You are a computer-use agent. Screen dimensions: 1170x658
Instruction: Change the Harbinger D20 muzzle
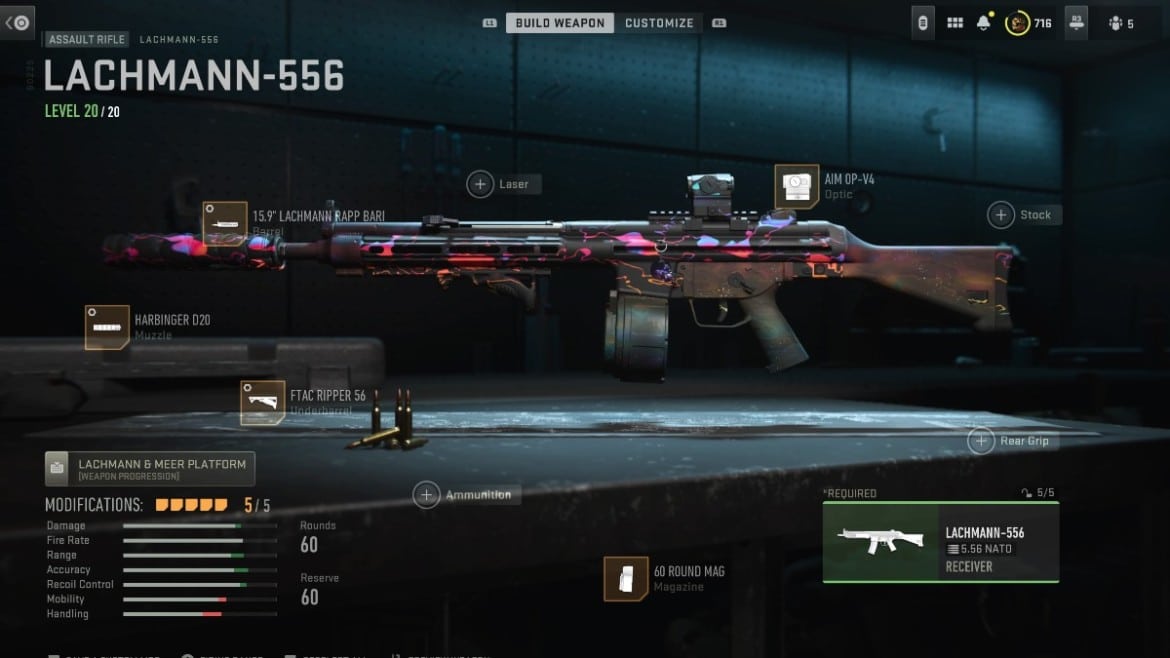point(107,328)
